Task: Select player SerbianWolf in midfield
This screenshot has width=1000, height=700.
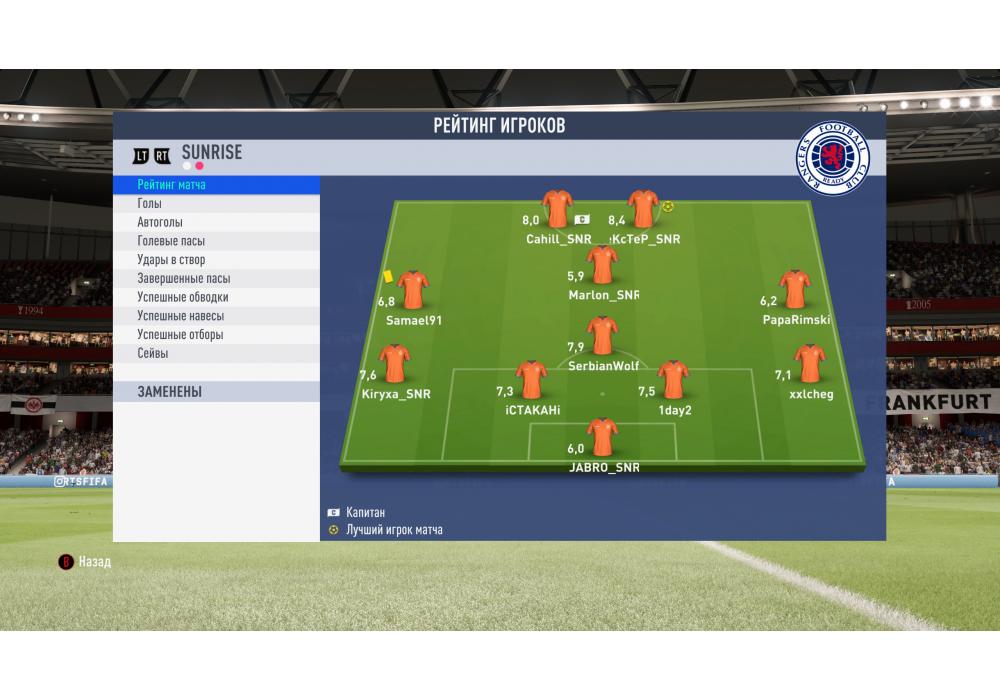Action: (602, 337)
